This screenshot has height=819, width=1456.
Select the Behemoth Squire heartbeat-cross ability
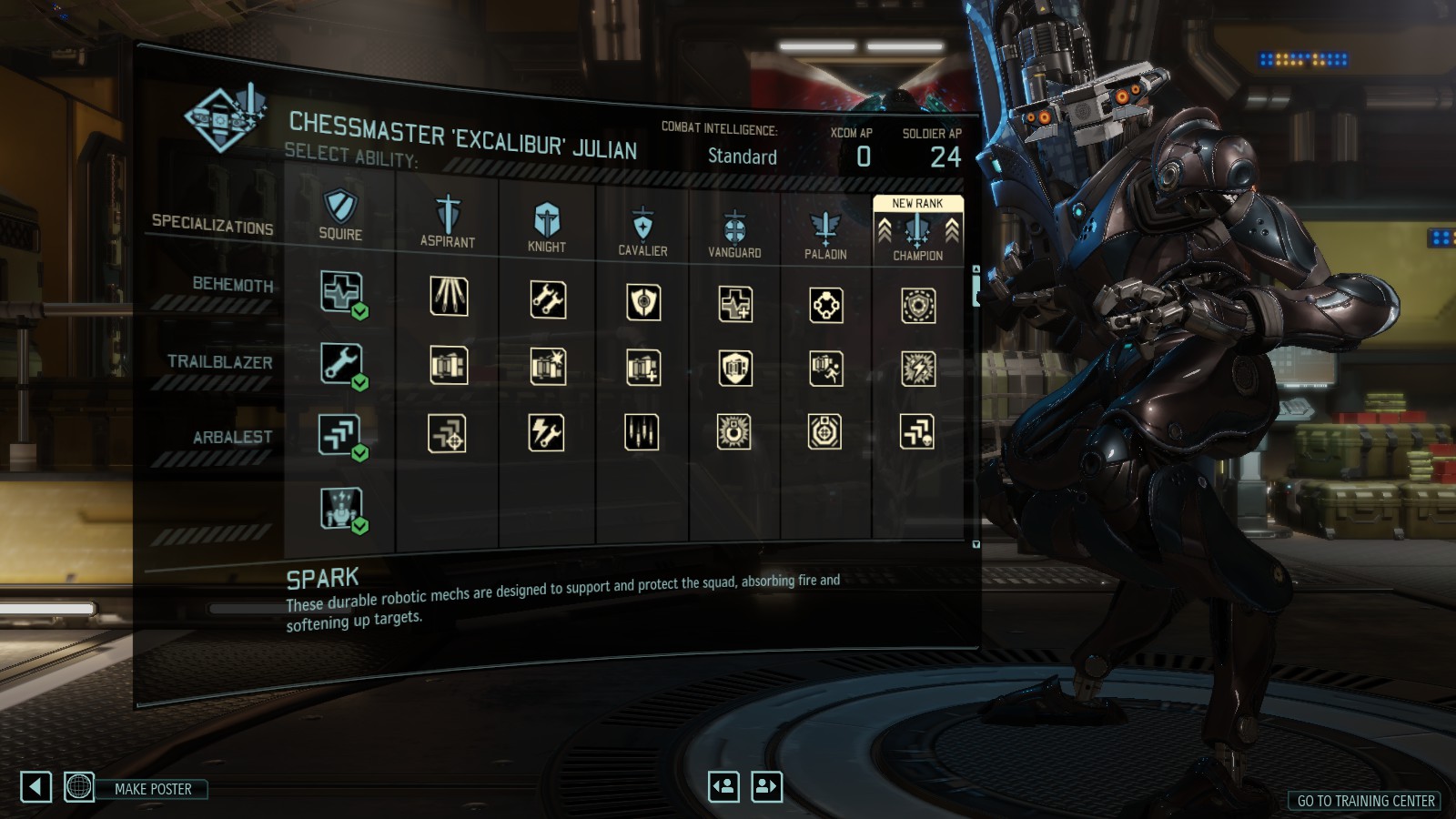click(x=340, y=292)
